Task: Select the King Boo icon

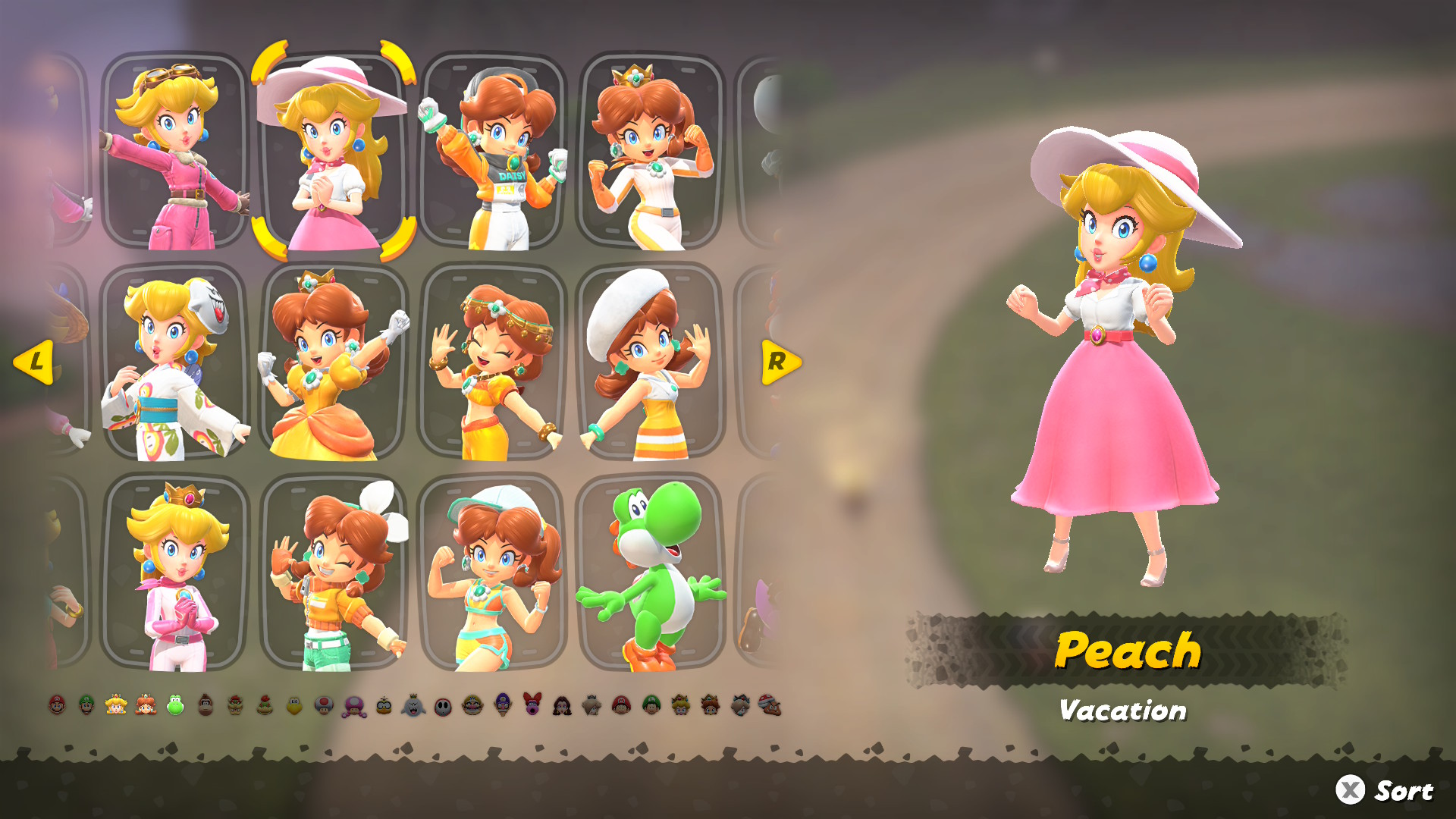Action: click(413, 706)
